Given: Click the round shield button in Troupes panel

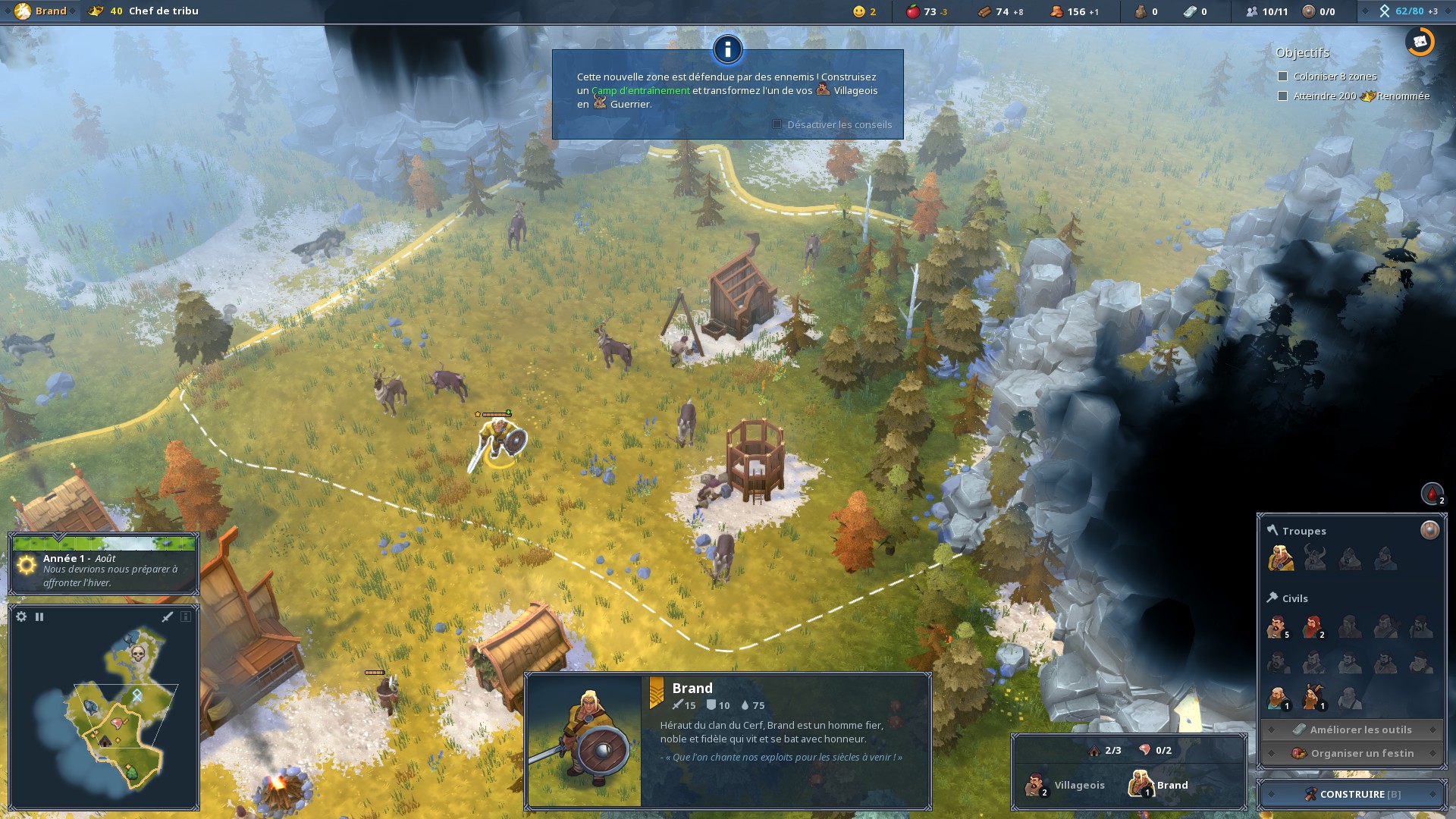Looking at the screenshot, I should [x=1429, y=530].
